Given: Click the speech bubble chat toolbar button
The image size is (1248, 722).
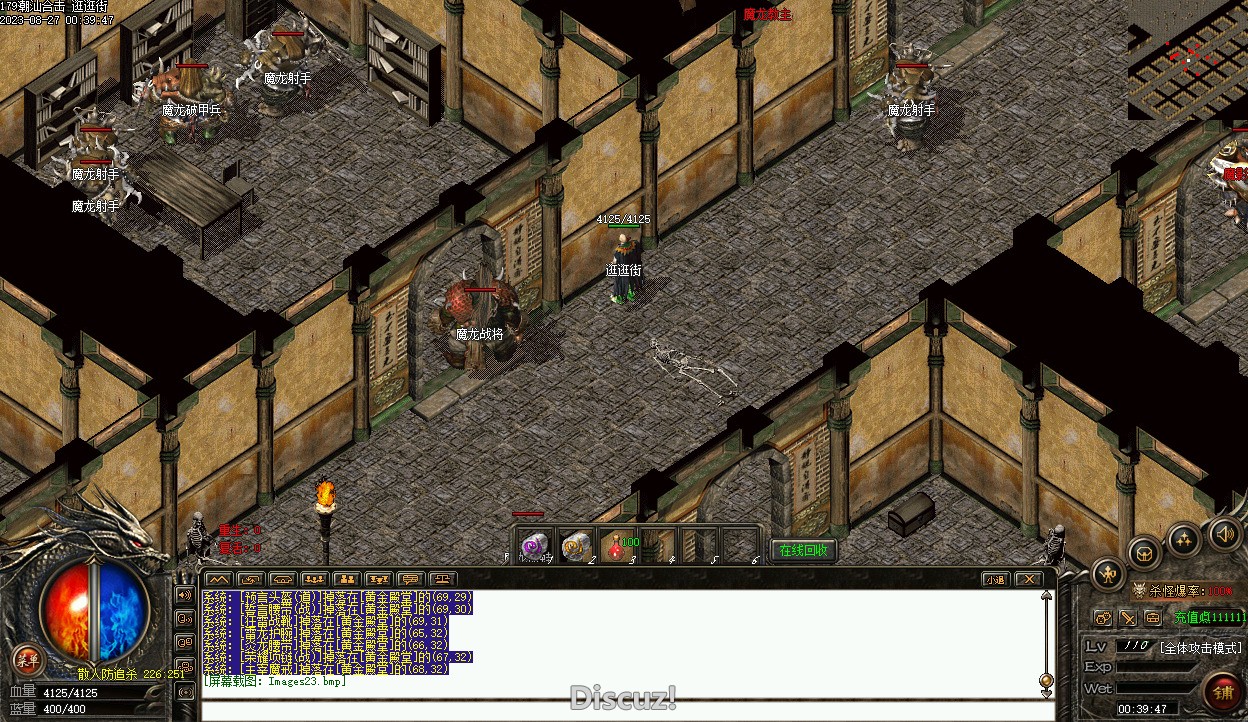Looking at the screenshot, I should (x=410, y=579).
